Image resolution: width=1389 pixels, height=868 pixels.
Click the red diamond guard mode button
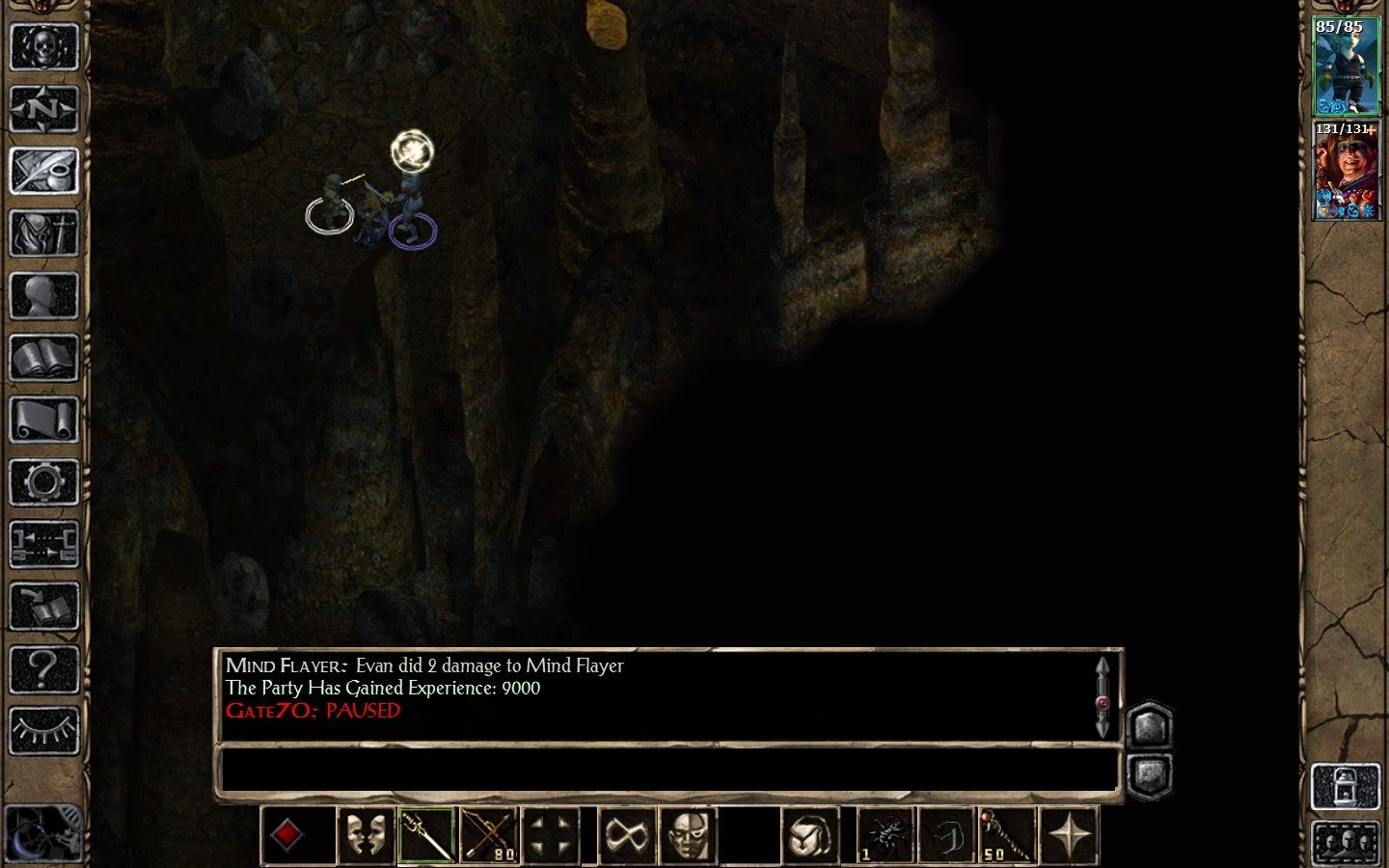(x=286, y=833)
